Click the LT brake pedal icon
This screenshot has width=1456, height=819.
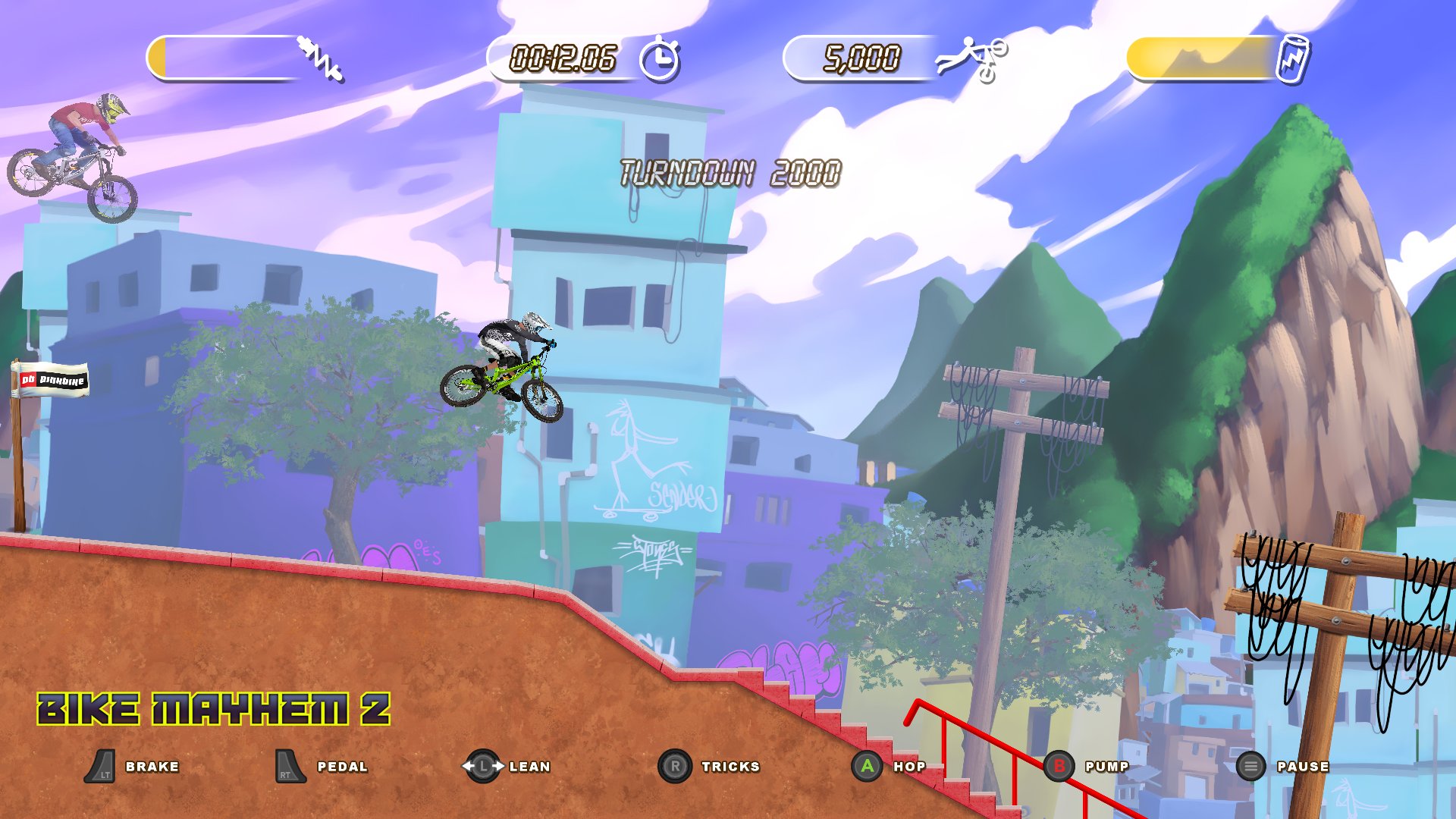coord(102,766)
